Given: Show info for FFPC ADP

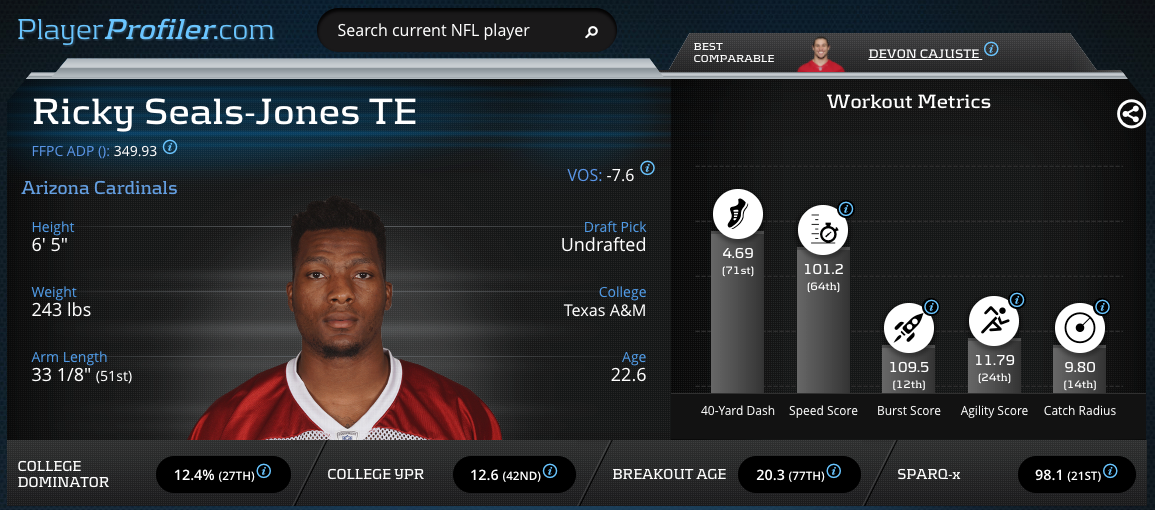Looking at the screenshot, I should click(170, 147).
